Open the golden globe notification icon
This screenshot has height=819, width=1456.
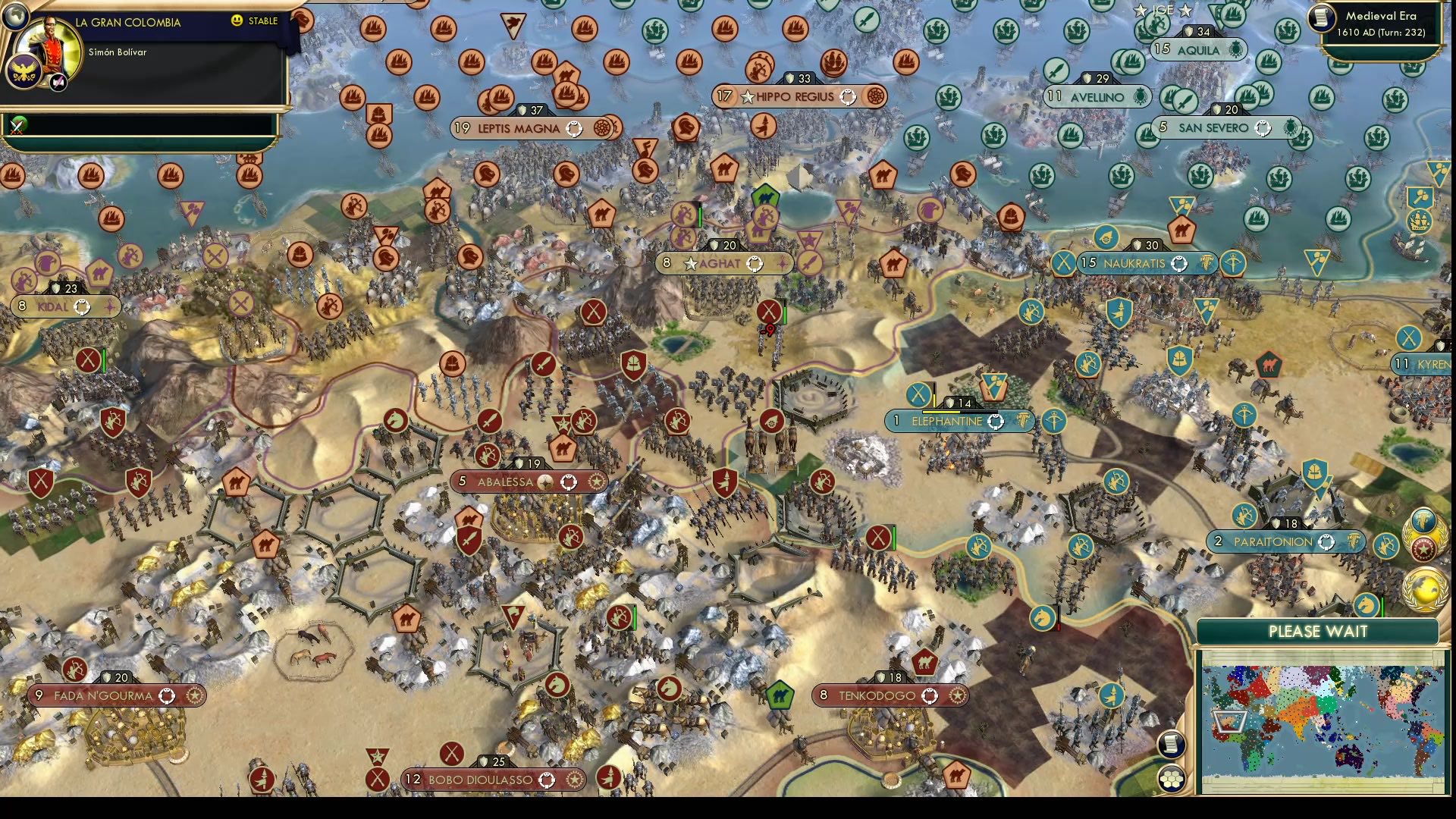(x=1426, y=590)
